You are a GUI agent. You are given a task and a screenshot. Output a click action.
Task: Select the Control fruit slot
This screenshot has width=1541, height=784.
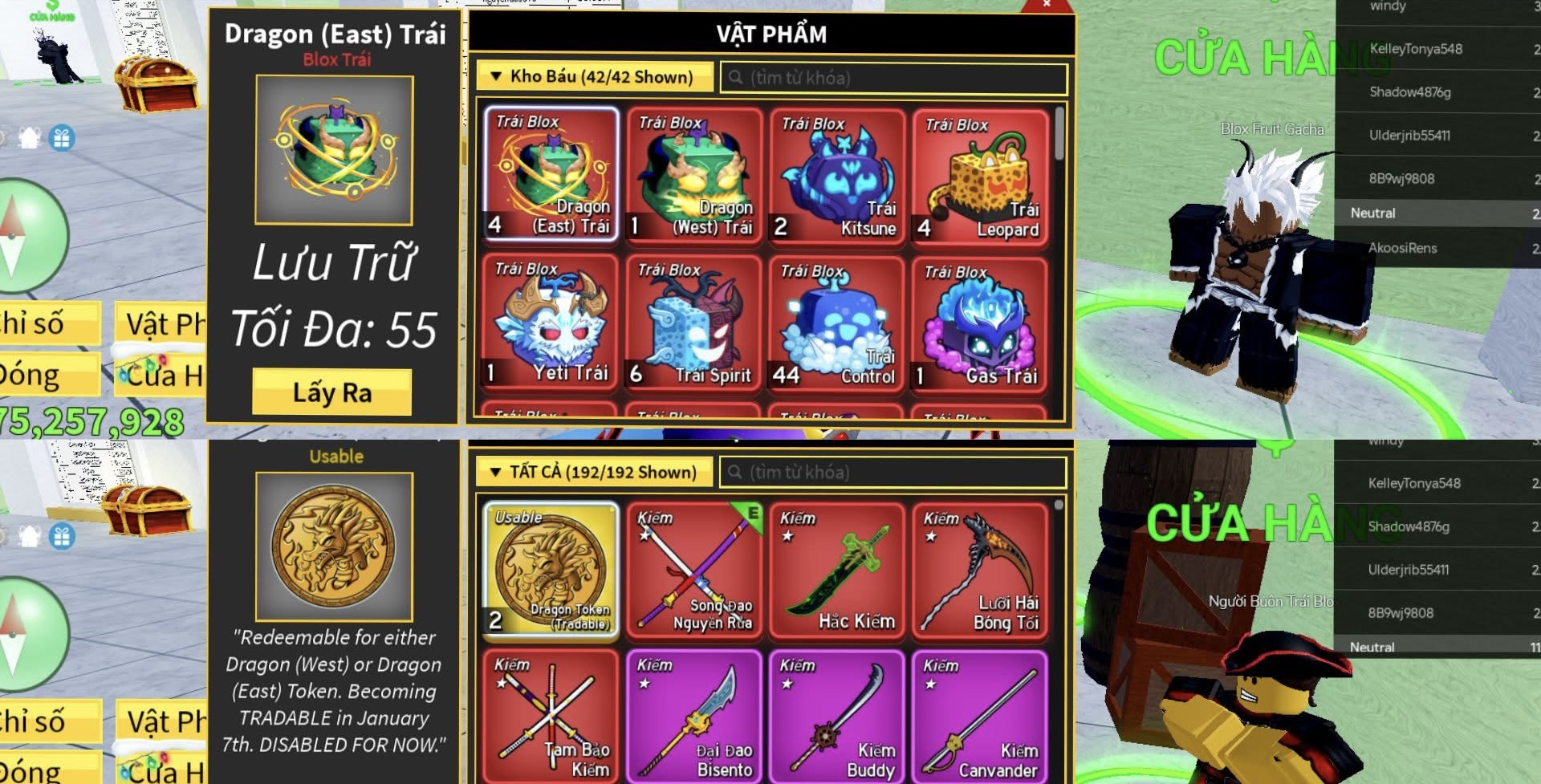pyautogui.click(x=837, y=324)
